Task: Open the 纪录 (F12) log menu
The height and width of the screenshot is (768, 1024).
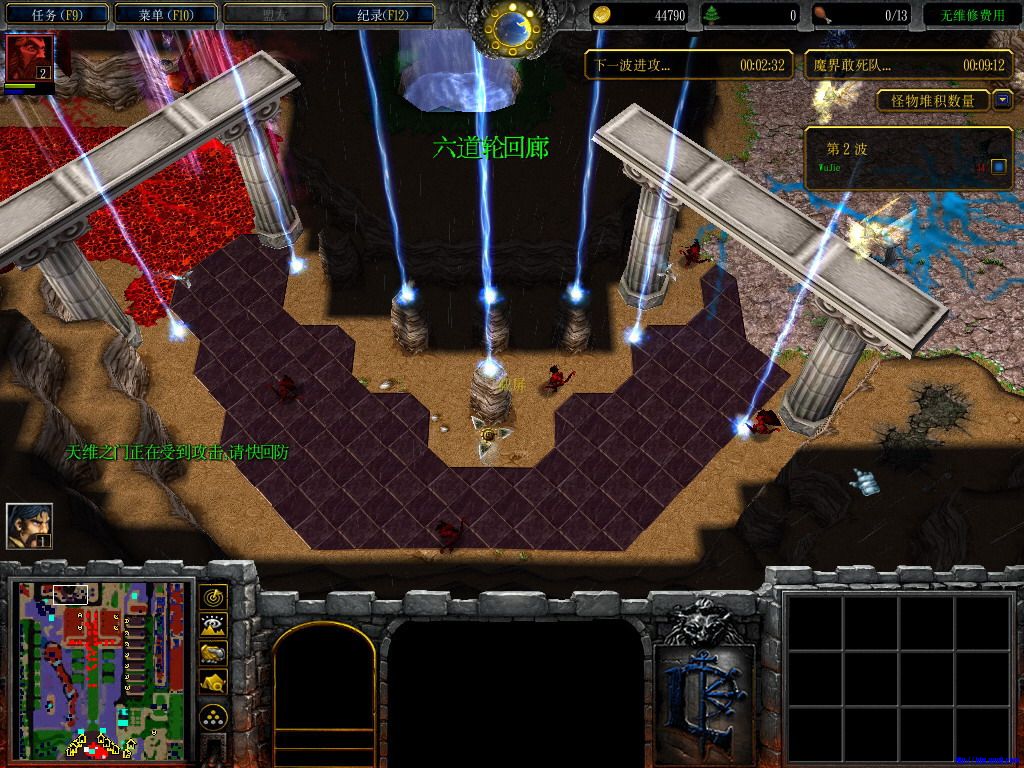Action: pyautogui.click(x=383, y=15)
